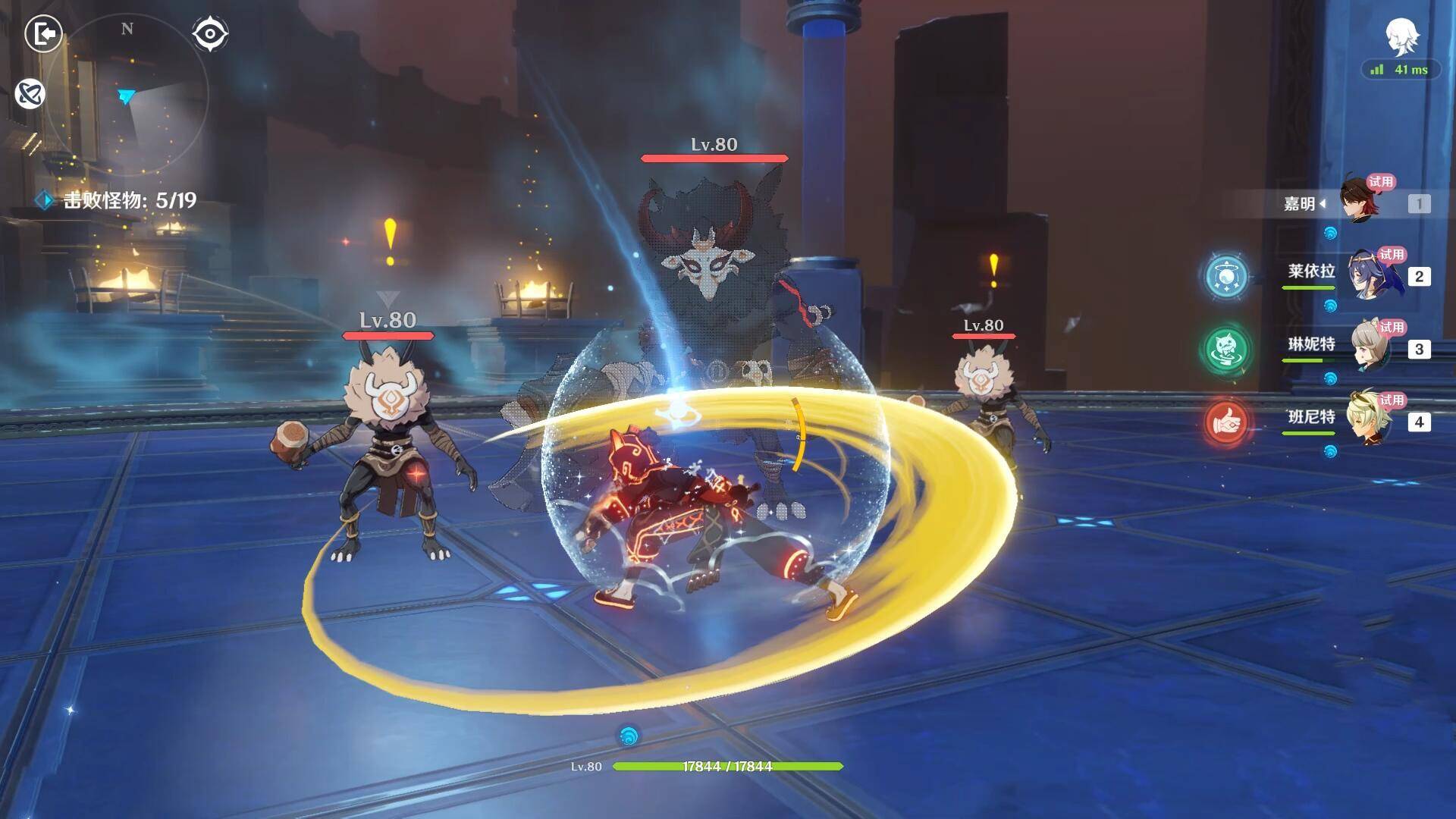Click the exit domain button
Image resolution: width=1456 pixels, height=819 pixels.
point(43,34)
